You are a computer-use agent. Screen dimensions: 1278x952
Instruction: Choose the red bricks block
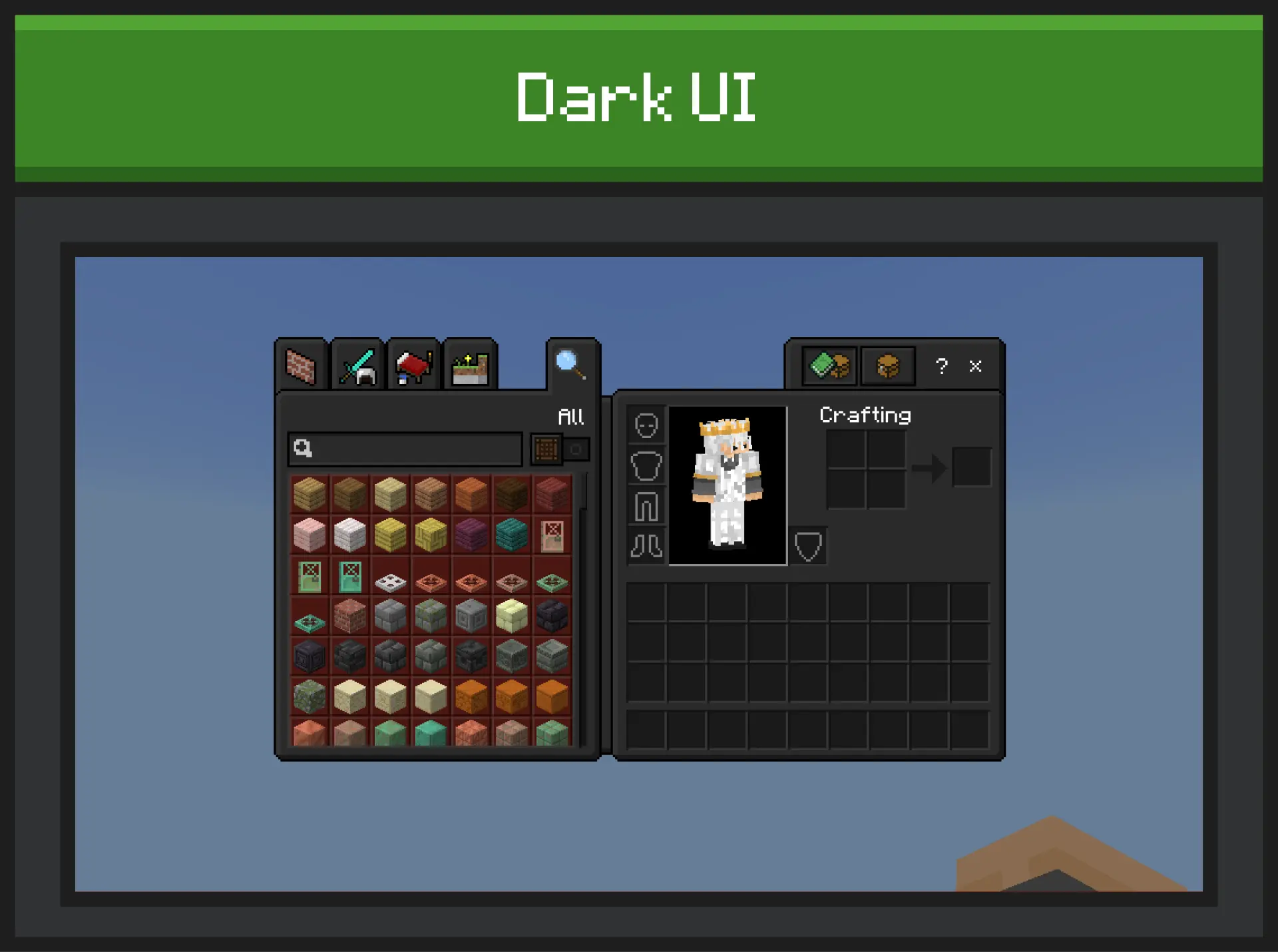(350, 616)
